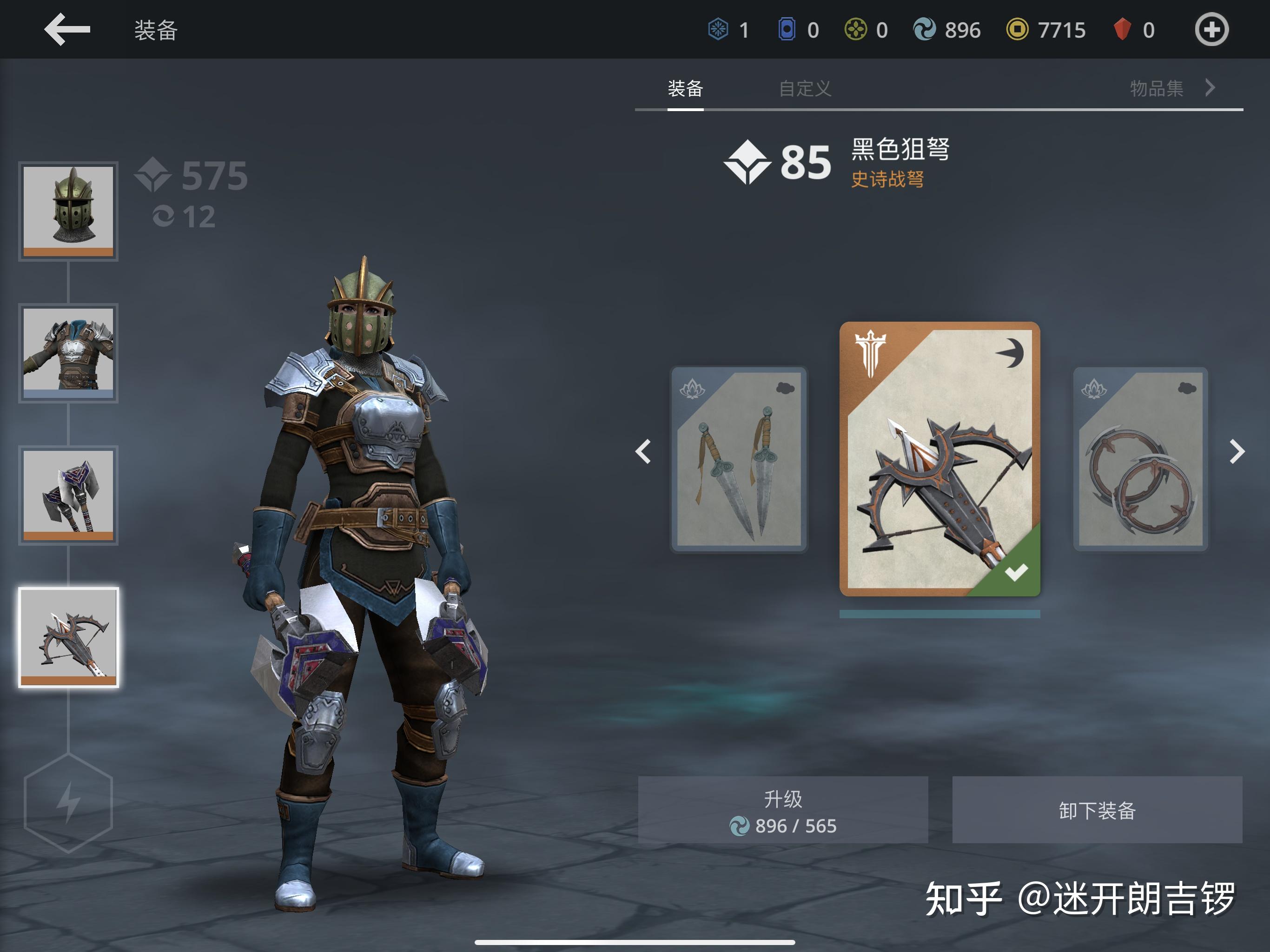Choose the twin daggers card
The image size is (1270, 952).
pos(739,459)
